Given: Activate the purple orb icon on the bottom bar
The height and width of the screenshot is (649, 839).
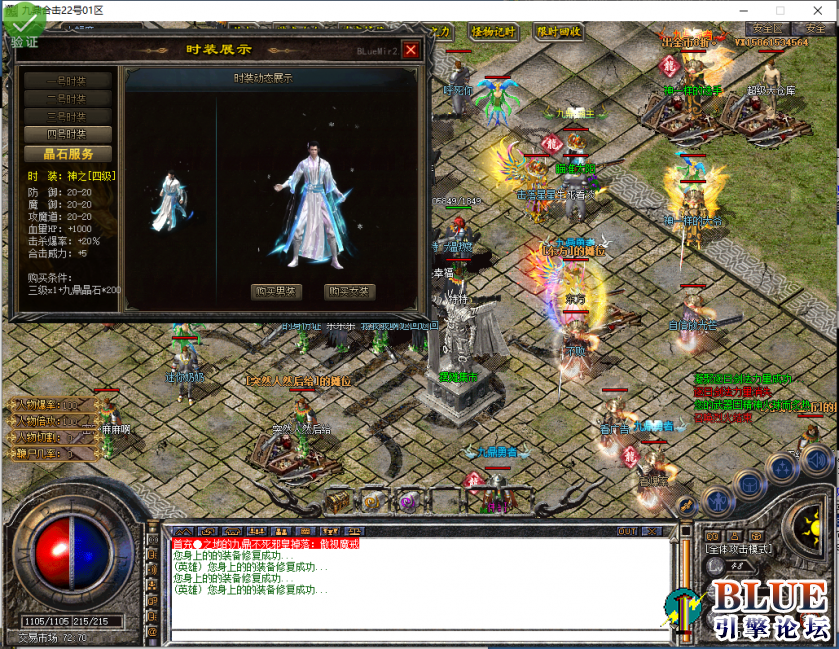Looking at the screenshot, I should [x=407, y=500].
